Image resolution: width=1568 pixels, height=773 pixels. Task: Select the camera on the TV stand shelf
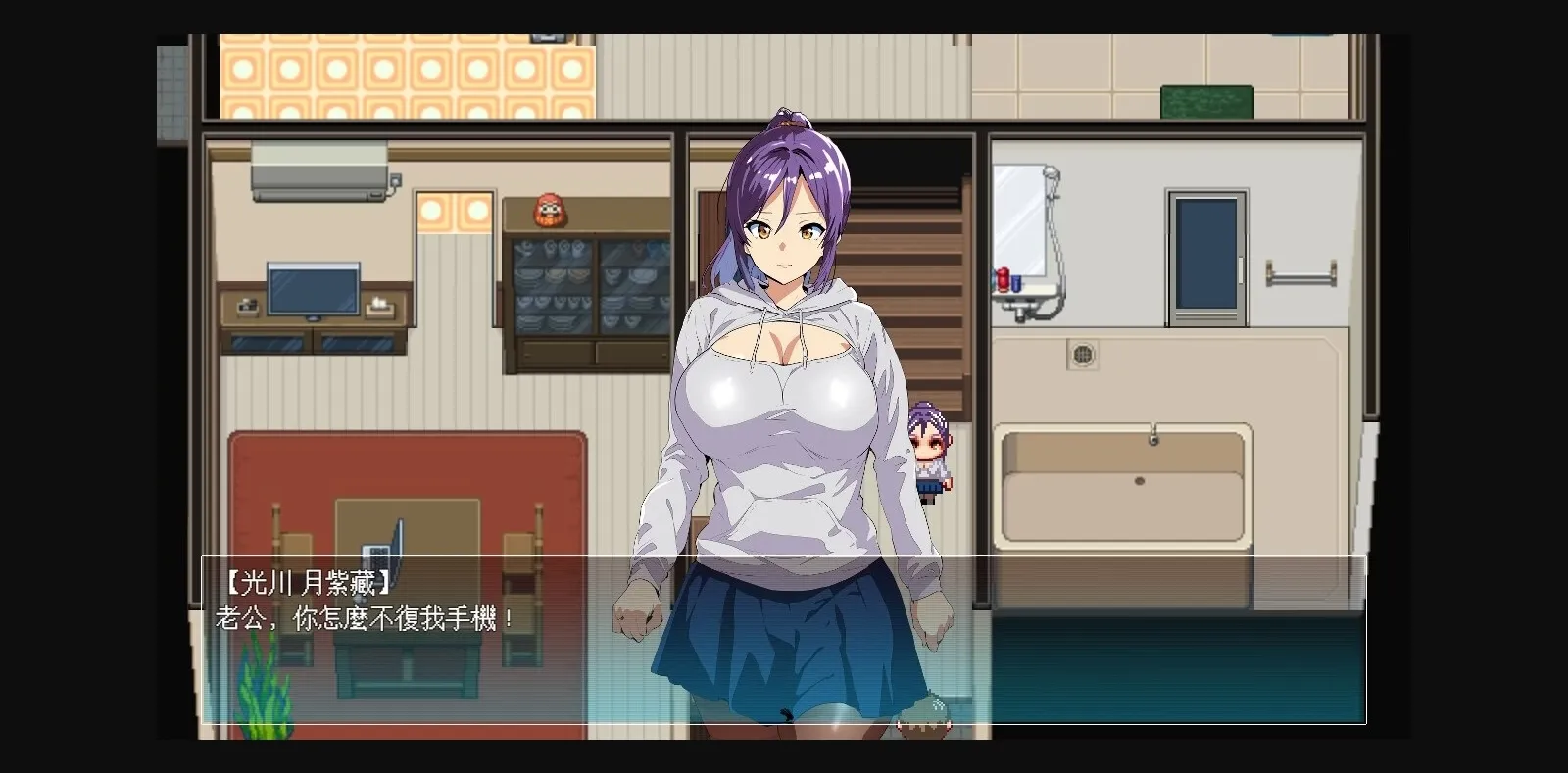pyautogui.click(x=248, y=306)
